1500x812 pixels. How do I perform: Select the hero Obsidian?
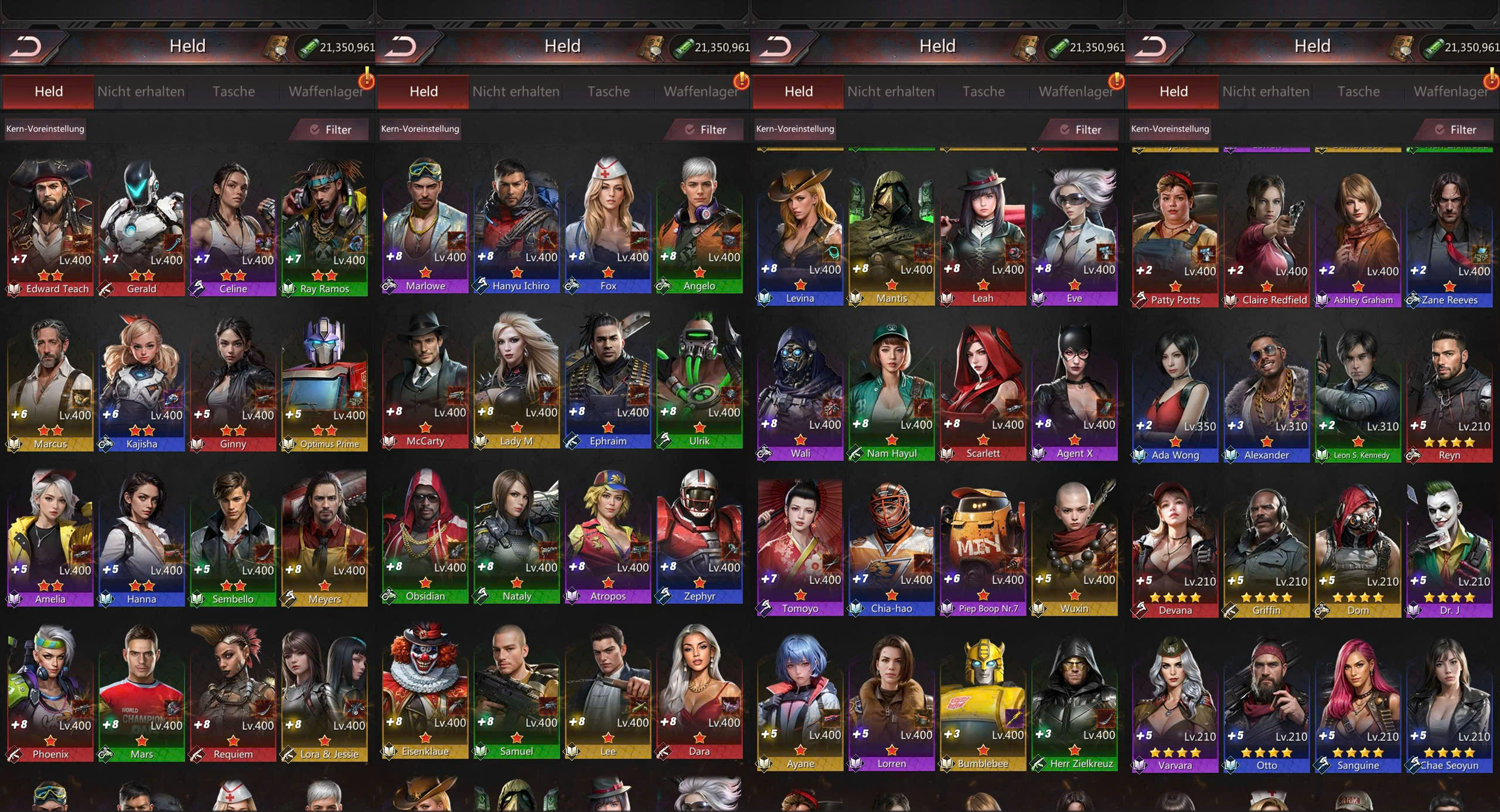click(x=425, y=536)
